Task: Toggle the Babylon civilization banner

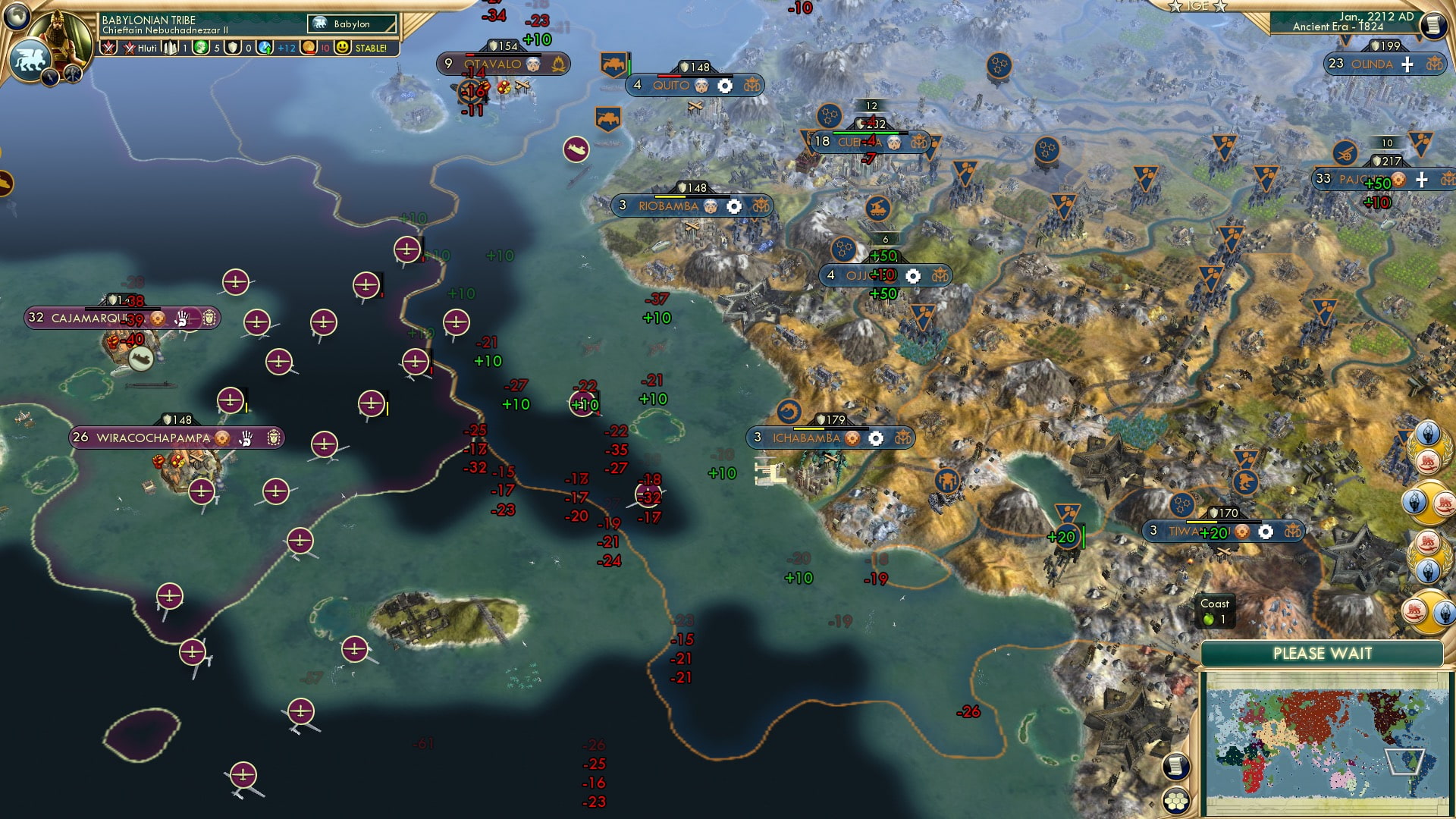Action: 345,24
